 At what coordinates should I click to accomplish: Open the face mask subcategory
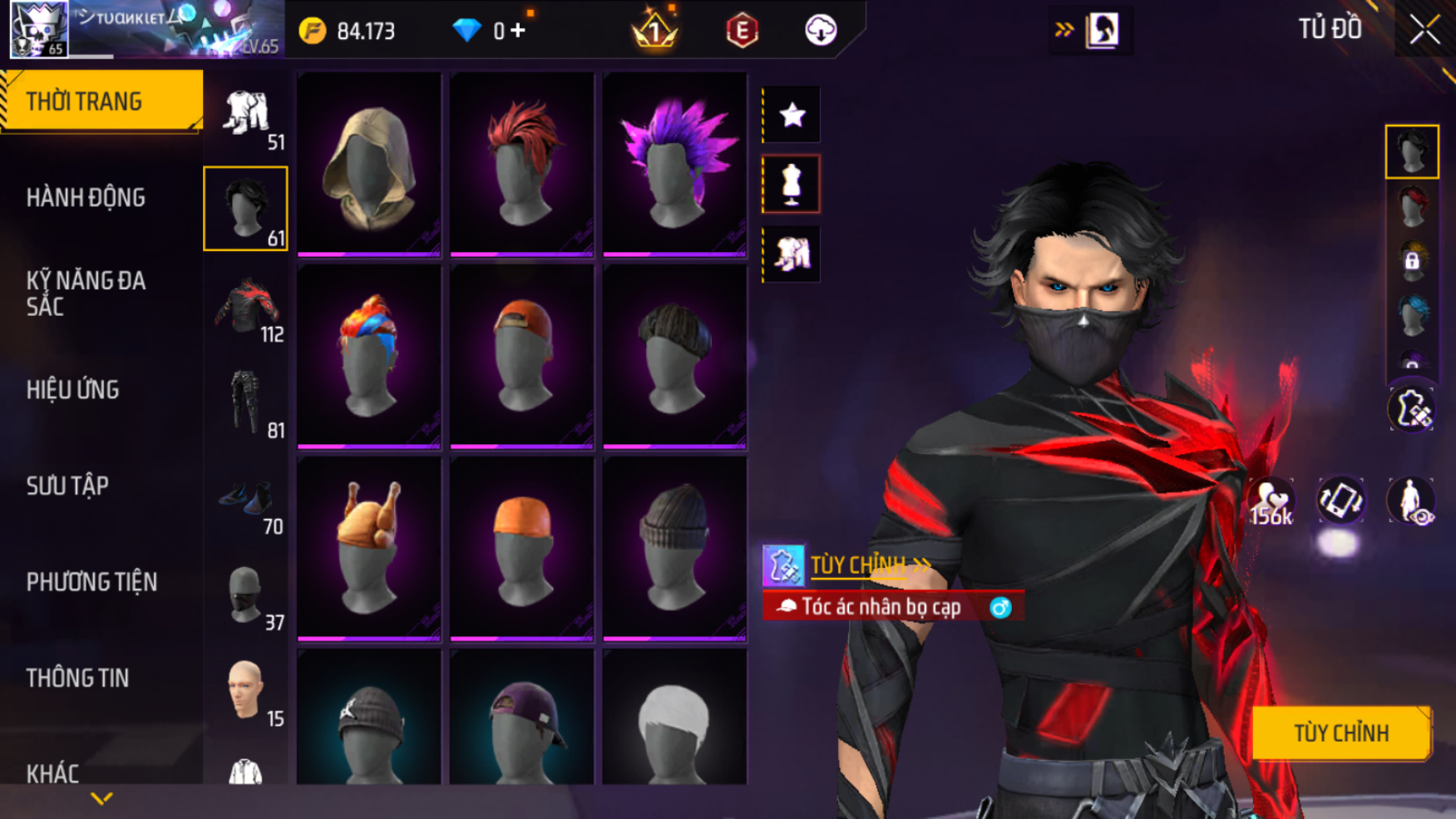(x=245, y=595)
